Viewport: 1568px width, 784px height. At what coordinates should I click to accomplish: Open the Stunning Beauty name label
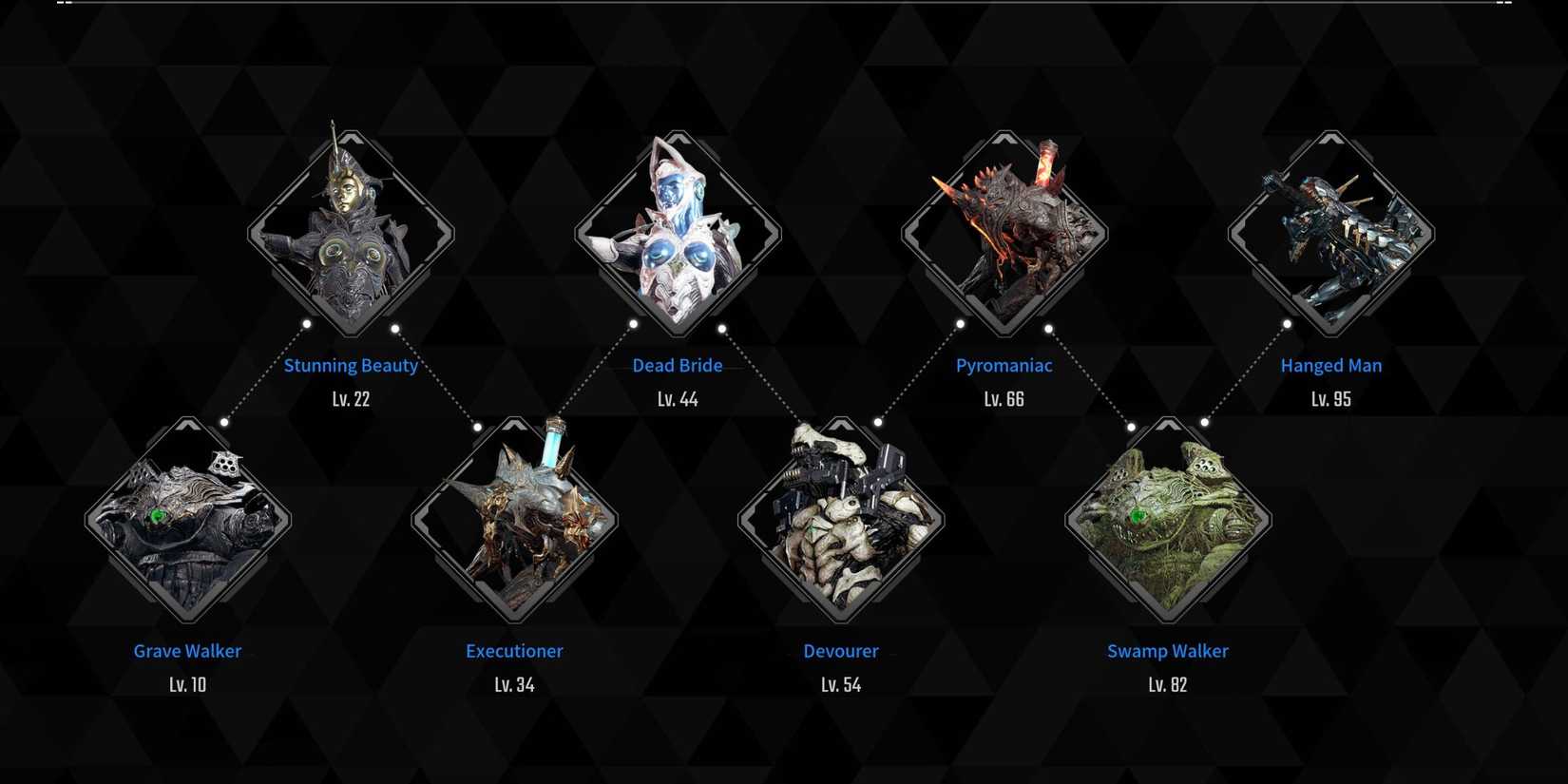tap(350, 365)
